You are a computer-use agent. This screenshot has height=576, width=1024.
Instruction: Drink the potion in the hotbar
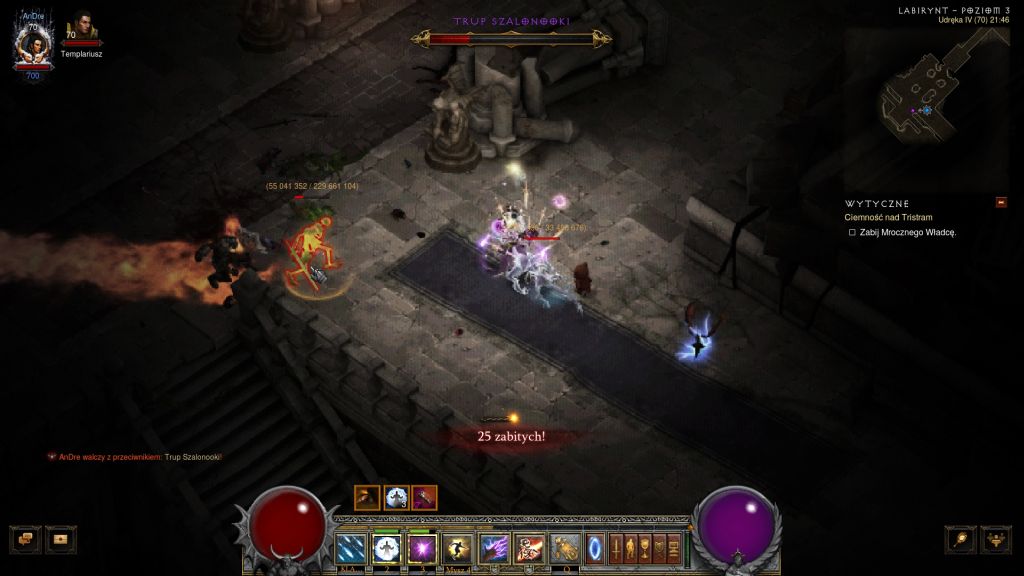[566, 548]
